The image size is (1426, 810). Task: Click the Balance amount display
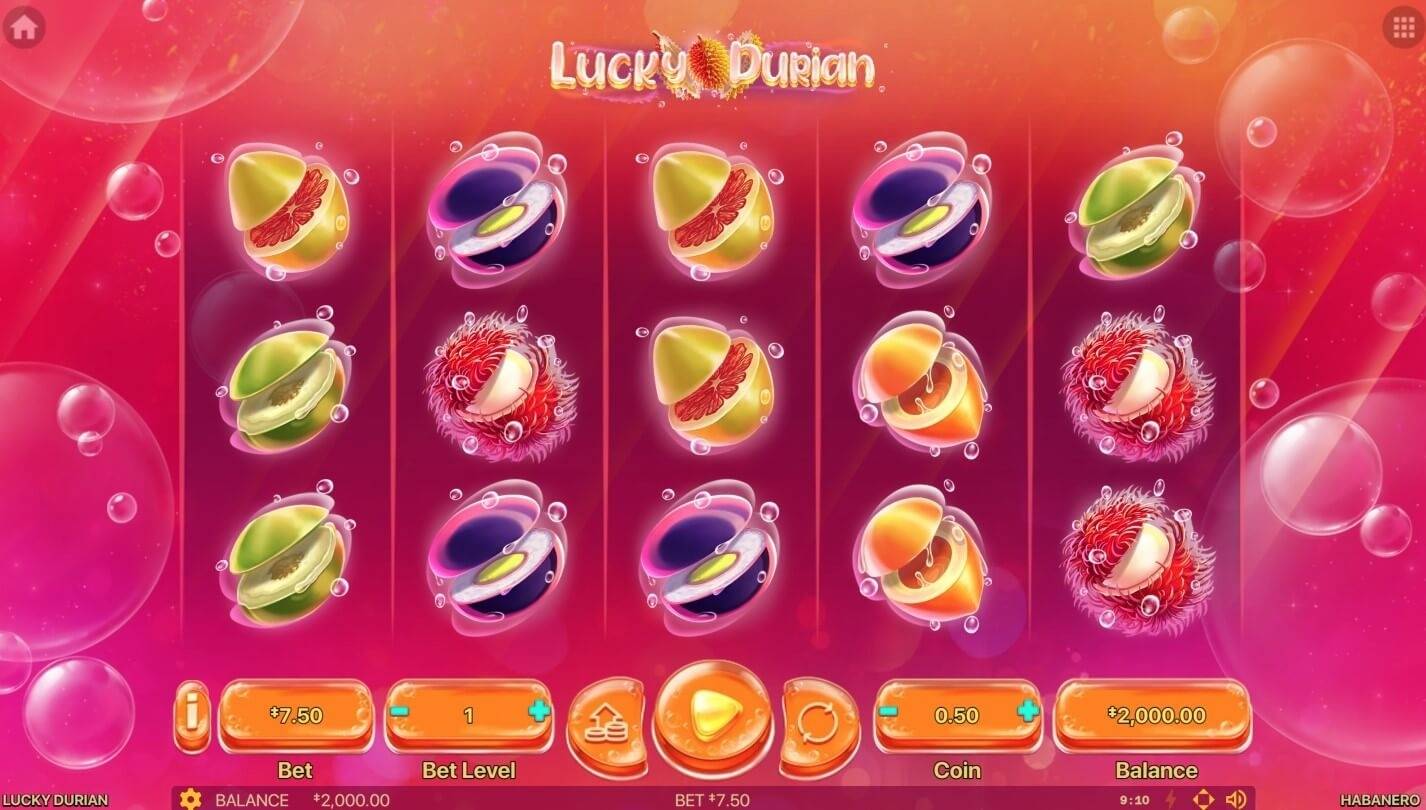tap(1156, 715)
